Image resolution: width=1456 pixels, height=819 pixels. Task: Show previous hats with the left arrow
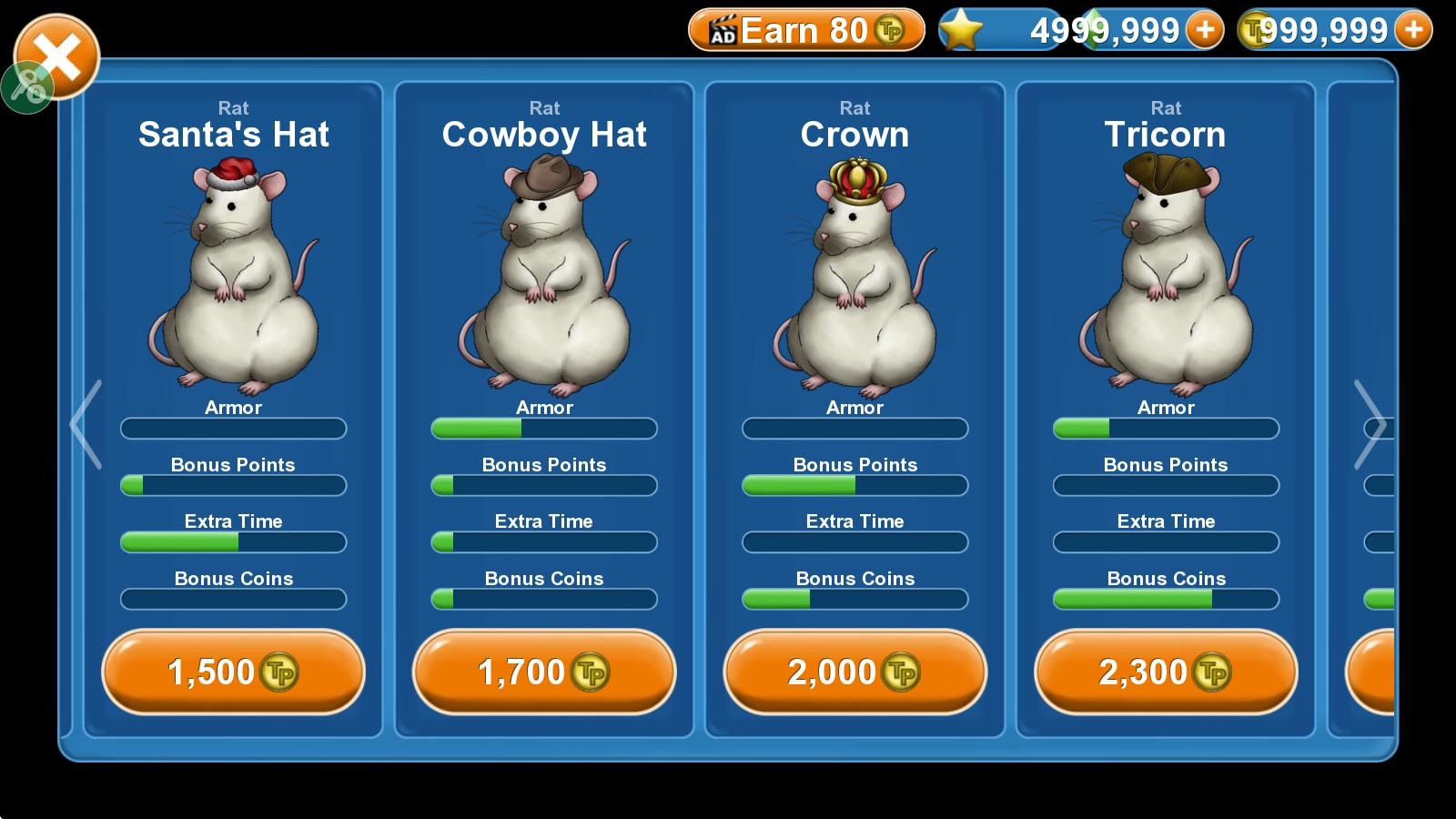[86, 424]
